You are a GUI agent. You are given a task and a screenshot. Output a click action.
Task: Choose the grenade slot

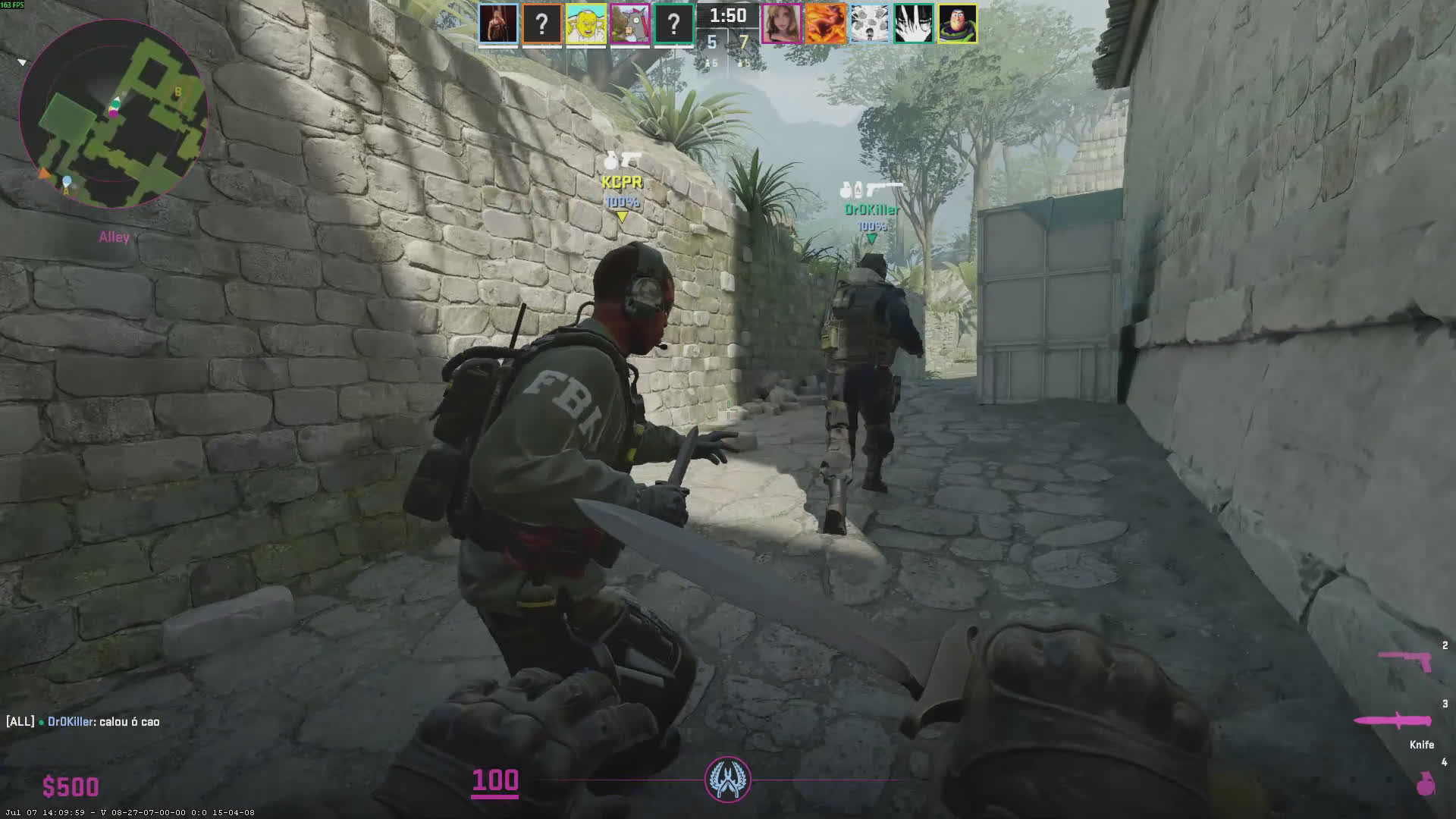1426,783
